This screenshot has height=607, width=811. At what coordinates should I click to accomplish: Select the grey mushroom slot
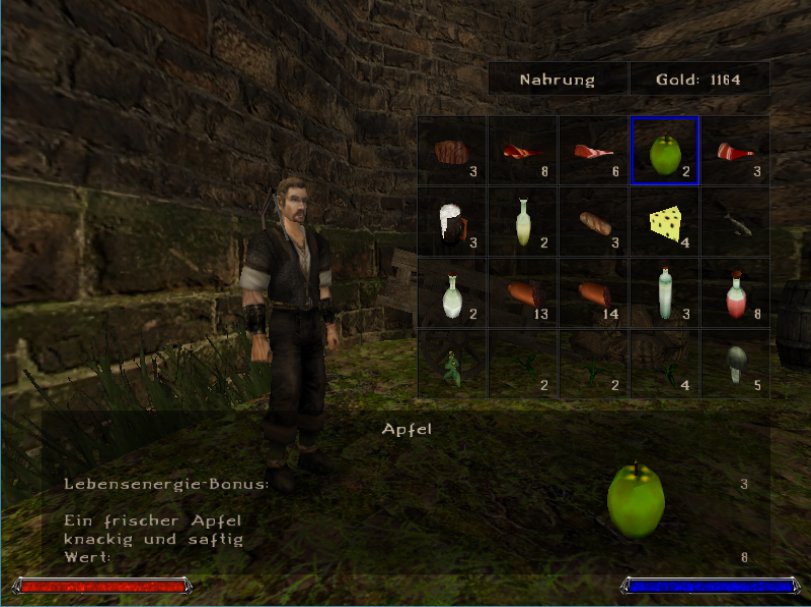pos(734,362)
